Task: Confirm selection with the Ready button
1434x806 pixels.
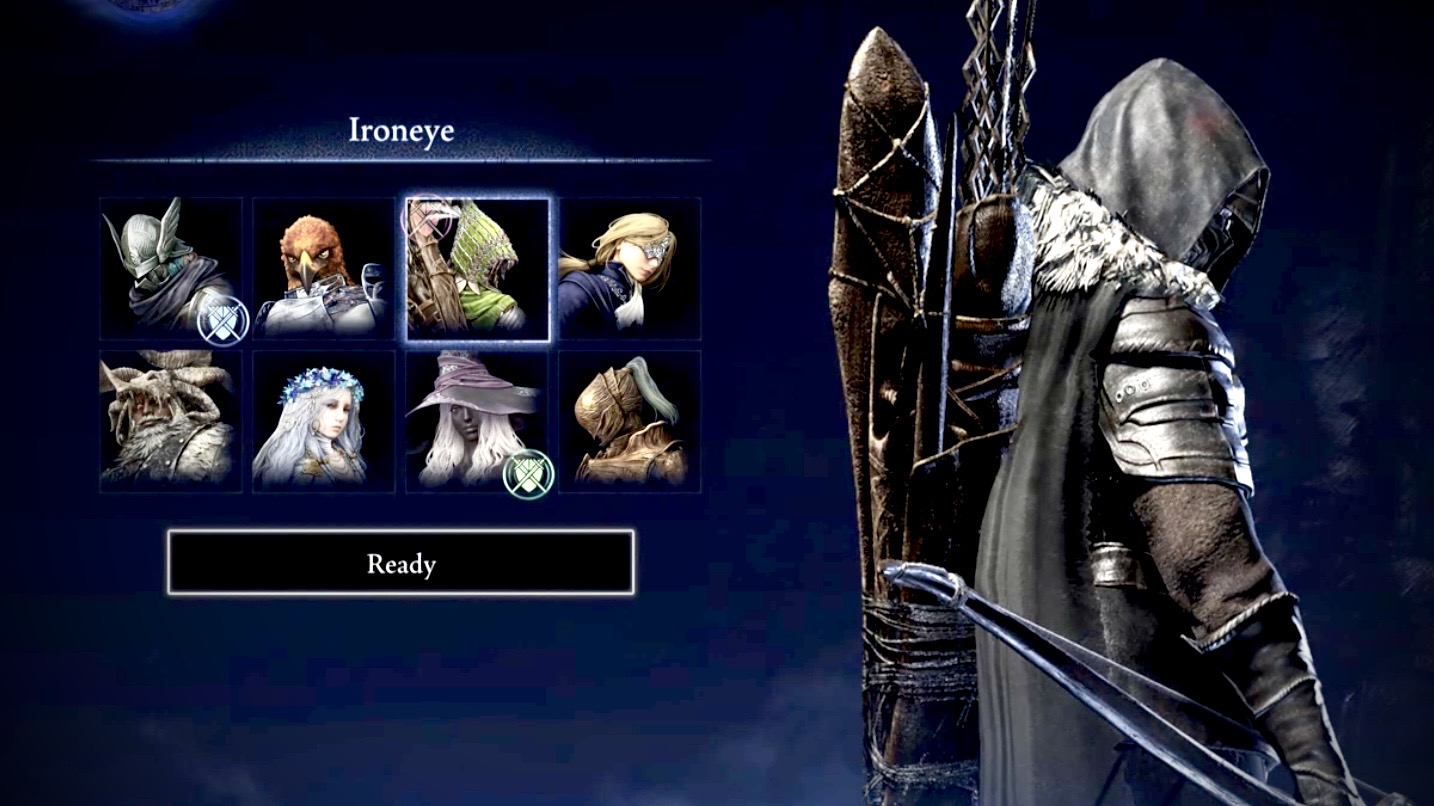Action: click(x=400, y=563)
